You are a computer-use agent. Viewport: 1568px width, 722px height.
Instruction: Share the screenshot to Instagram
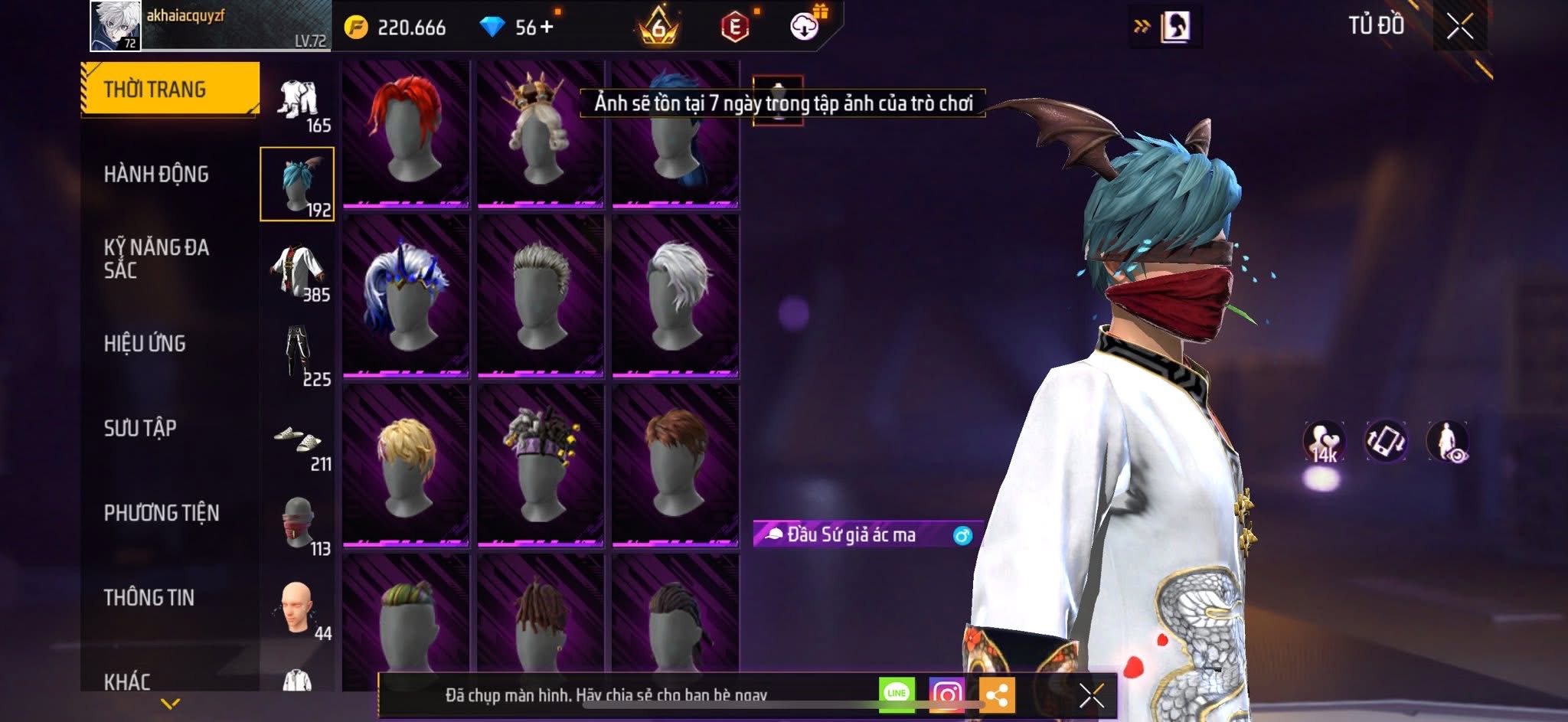pyautogui.click(x=946, y=694)
